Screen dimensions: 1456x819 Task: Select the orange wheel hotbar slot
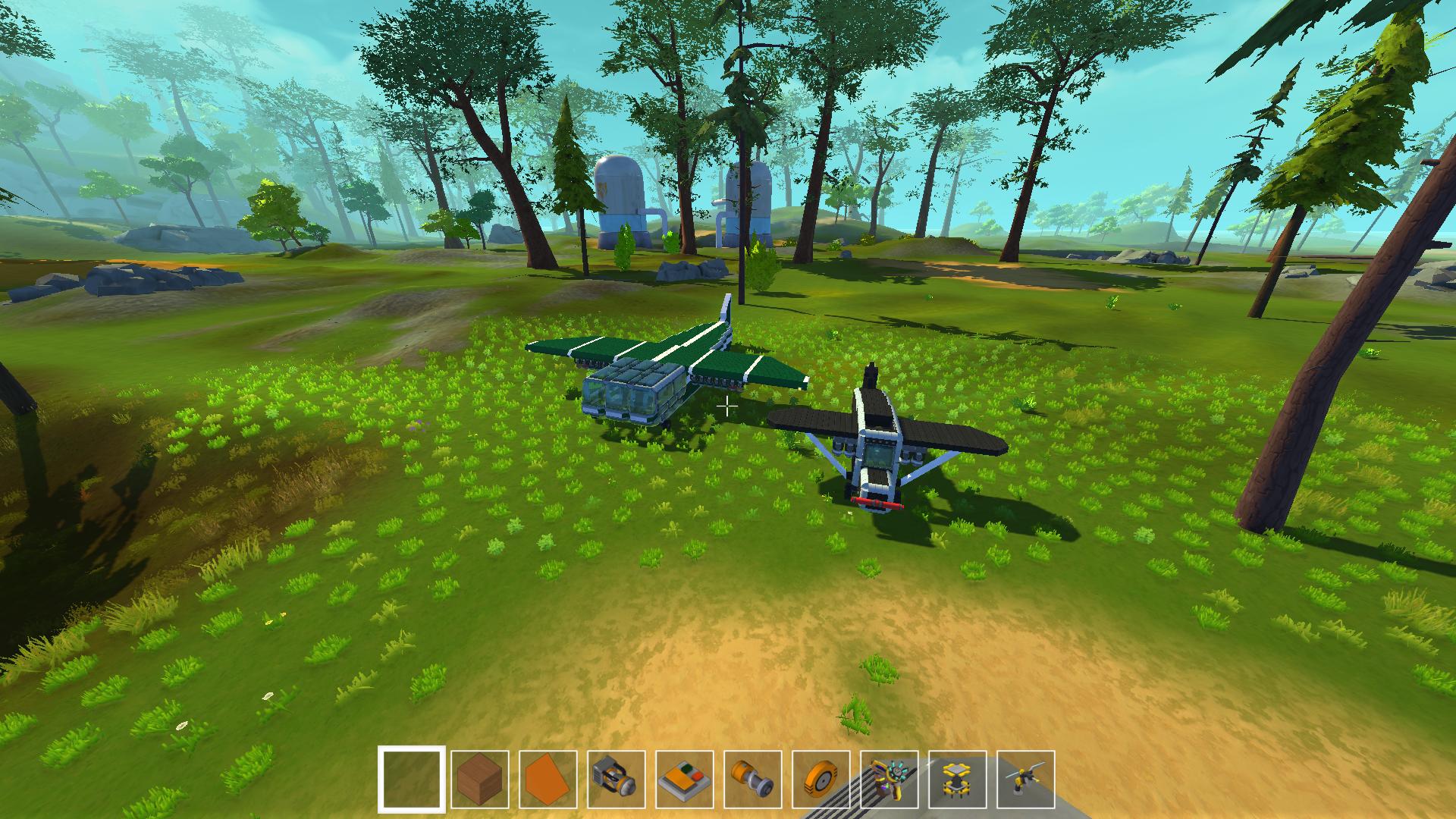pos(821,780)
